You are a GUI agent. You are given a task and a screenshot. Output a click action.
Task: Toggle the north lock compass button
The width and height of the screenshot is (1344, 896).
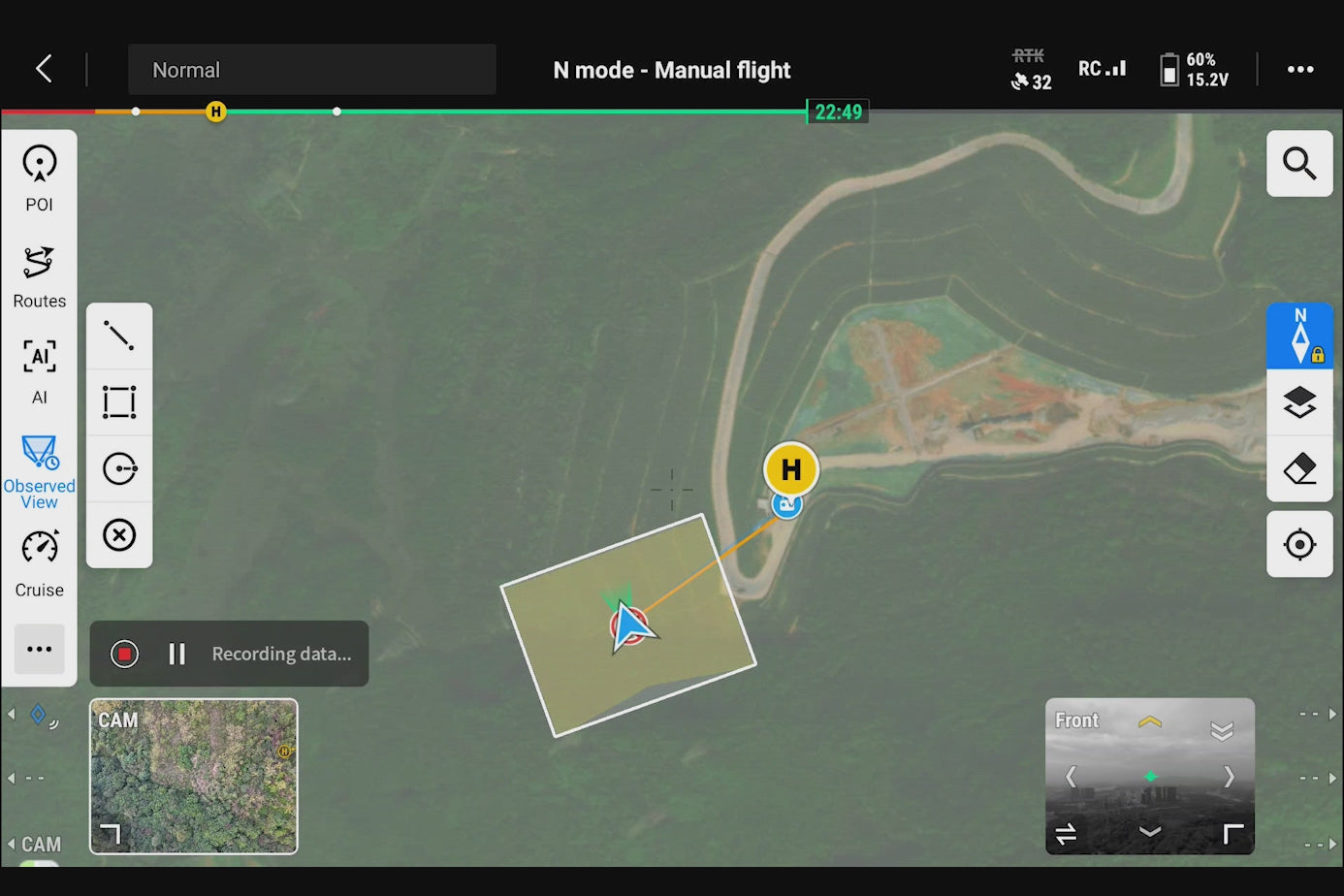[1299, 336]
